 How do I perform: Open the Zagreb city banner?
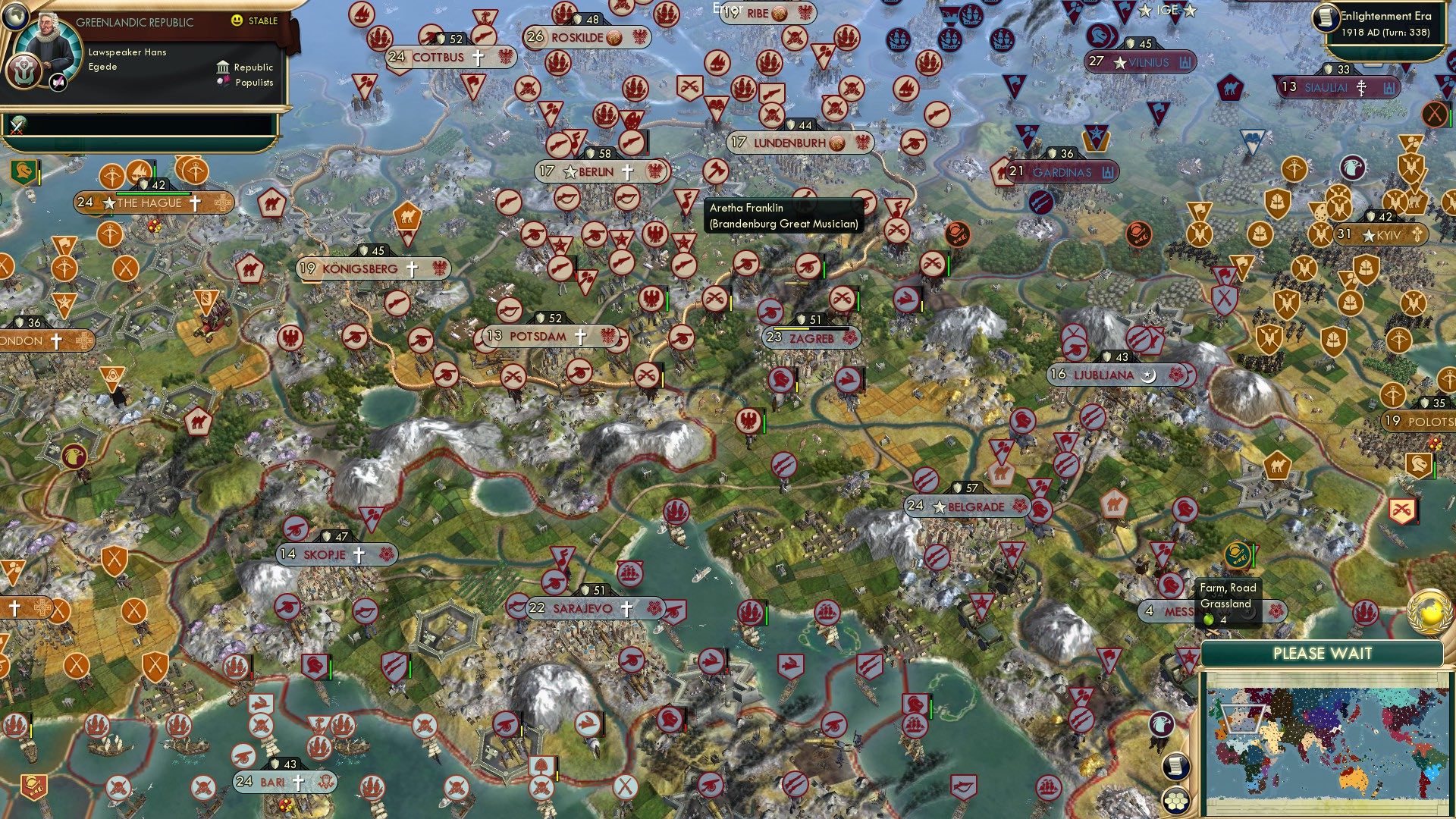tap(811, 339)
